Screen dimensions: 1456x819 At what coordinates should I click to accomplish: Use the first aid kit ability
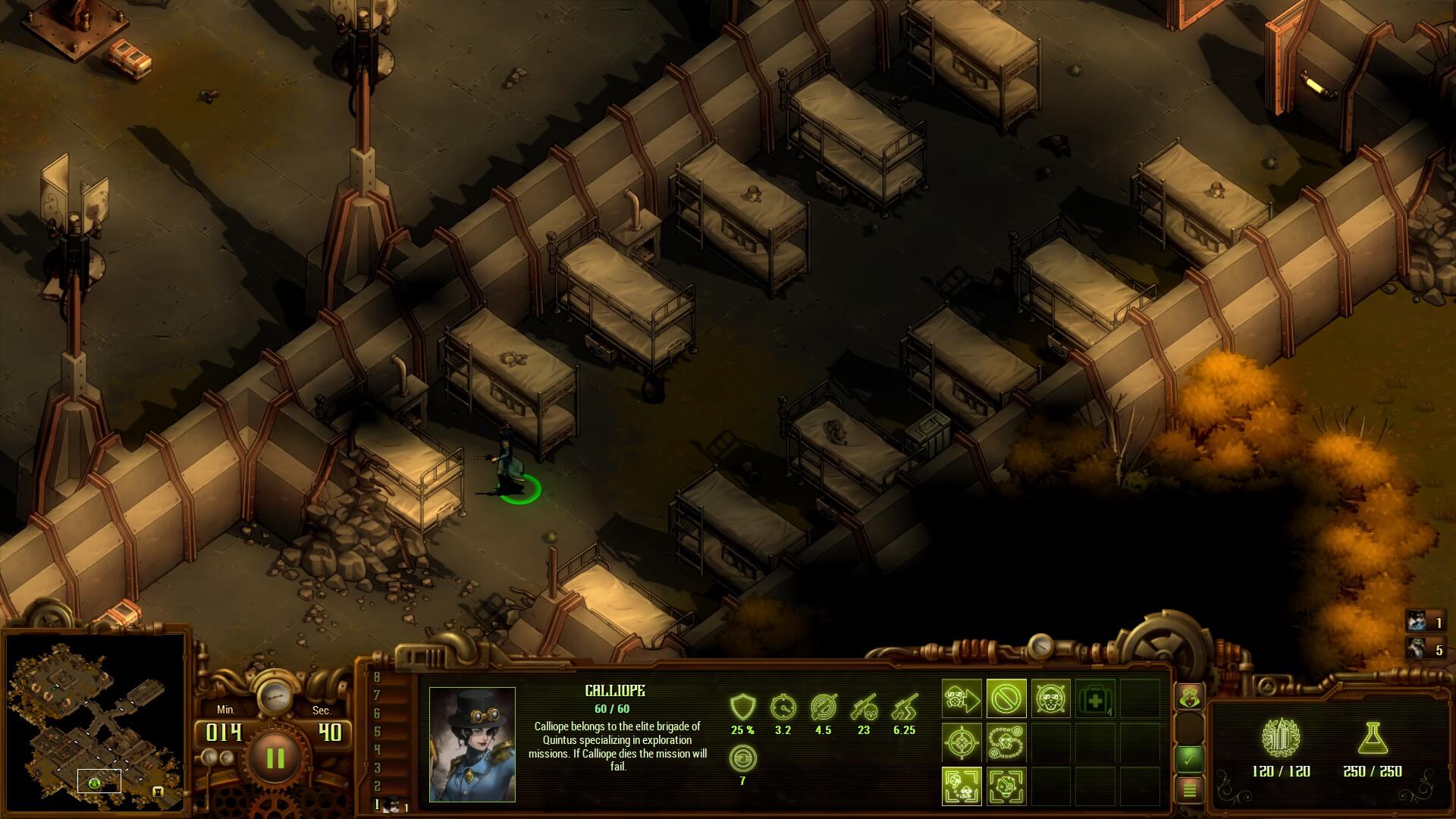click(x=1095, y=698)
